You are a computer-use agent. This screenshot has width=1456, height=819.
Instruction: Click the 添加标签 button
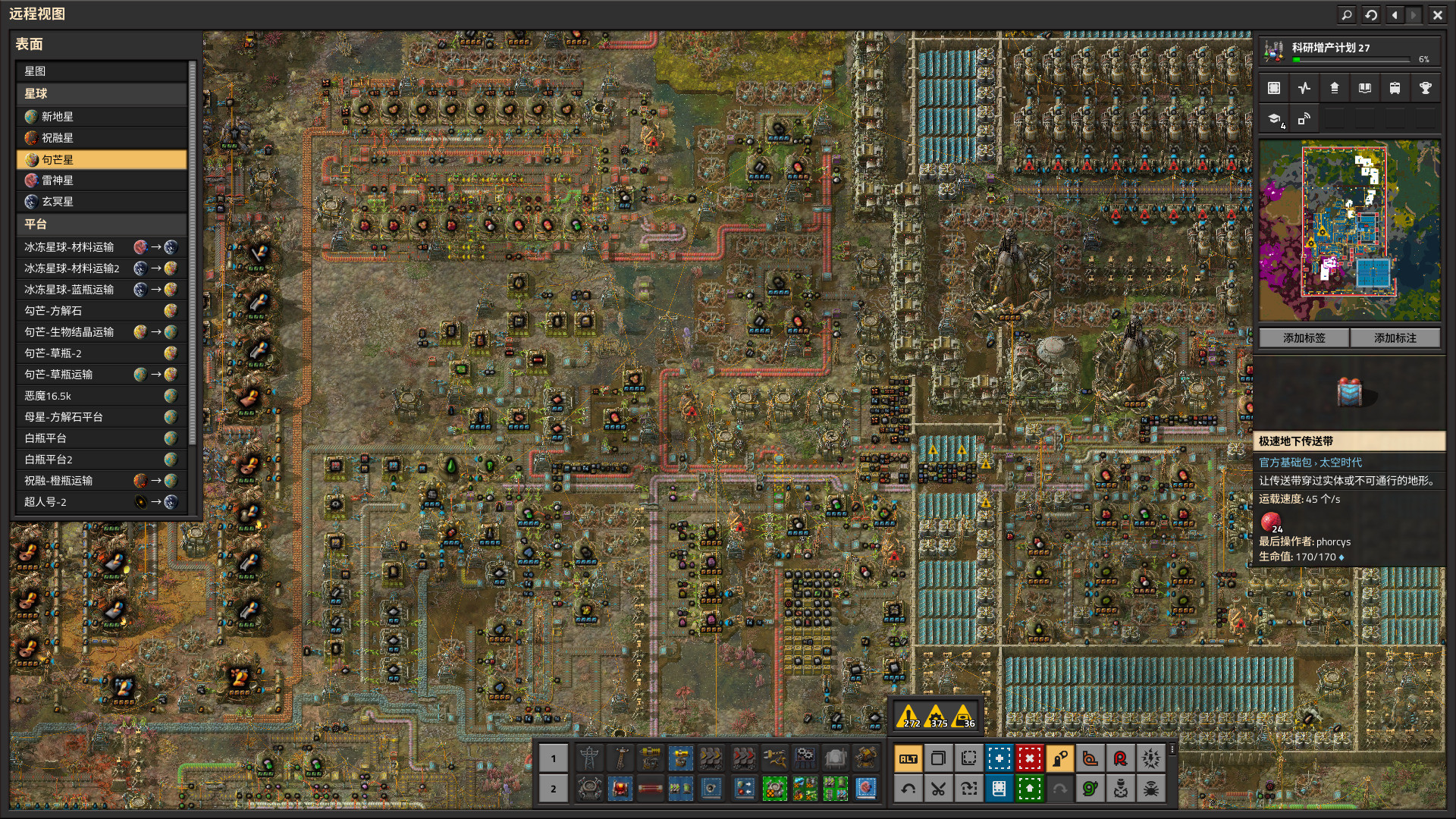click(1304, 338)
